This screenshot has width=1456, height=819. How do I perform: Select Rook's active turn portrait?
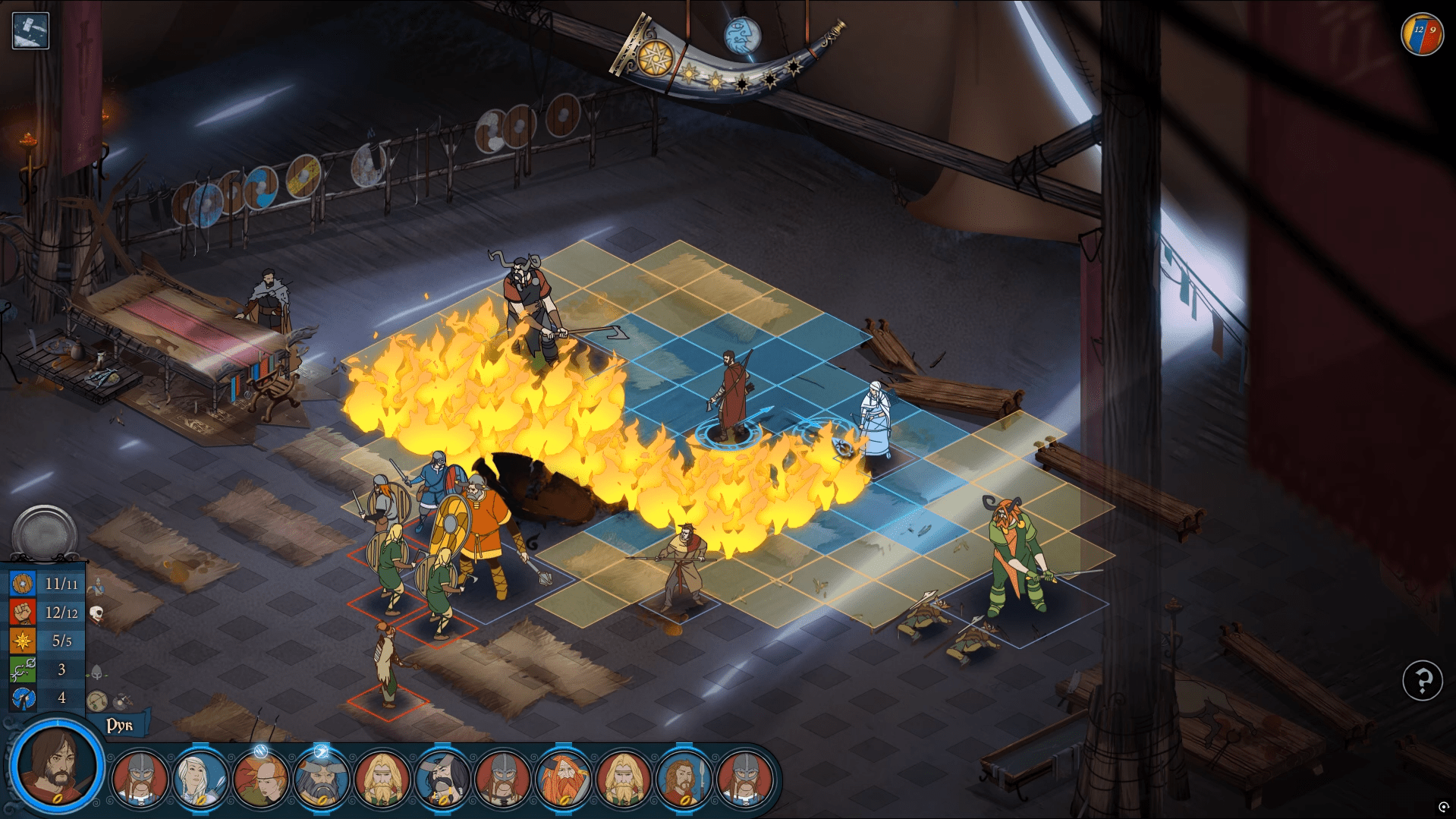click(x=55, y=765)
